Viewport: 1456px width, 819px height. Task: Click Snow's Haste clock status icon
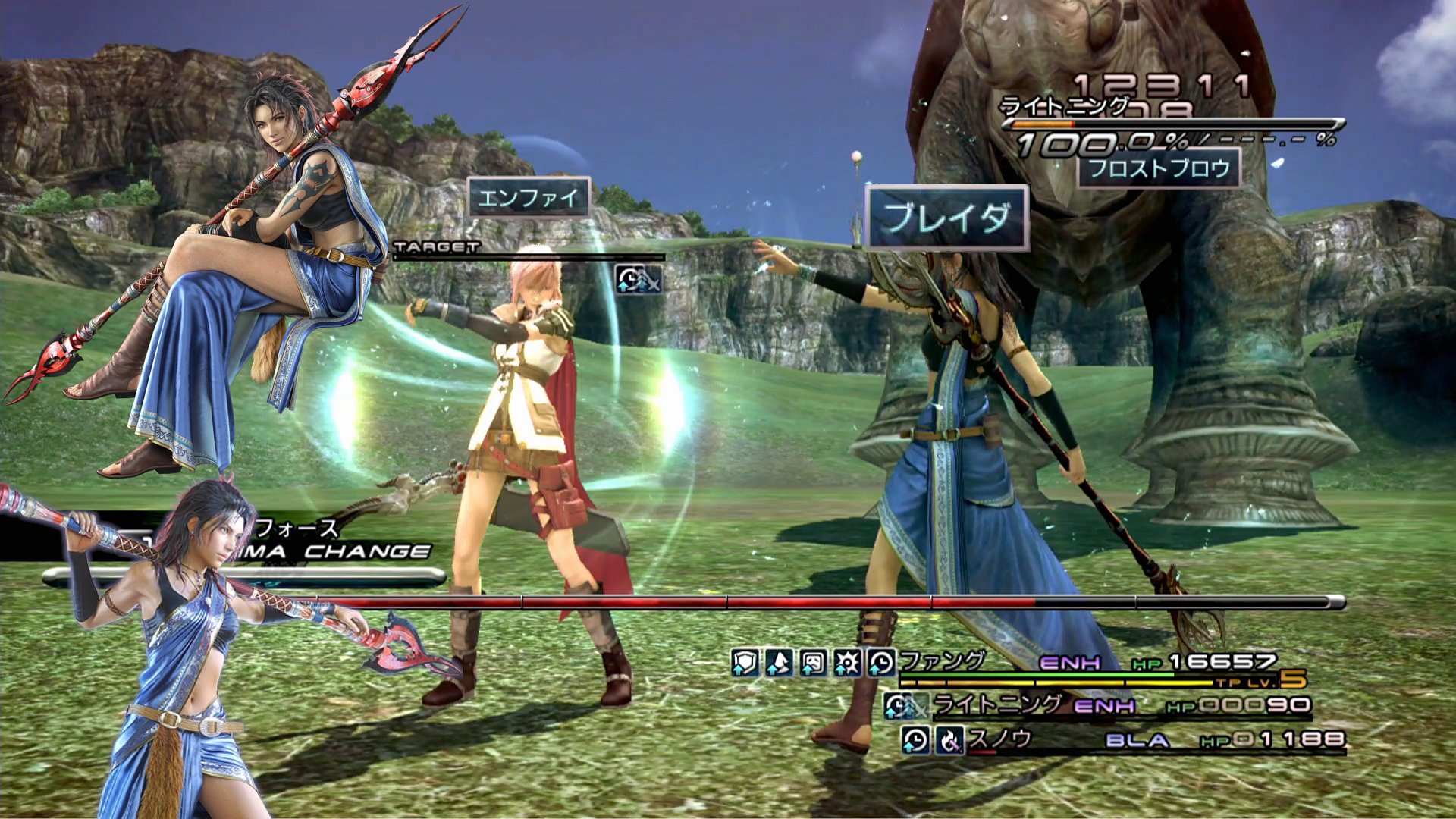[915, 739]
